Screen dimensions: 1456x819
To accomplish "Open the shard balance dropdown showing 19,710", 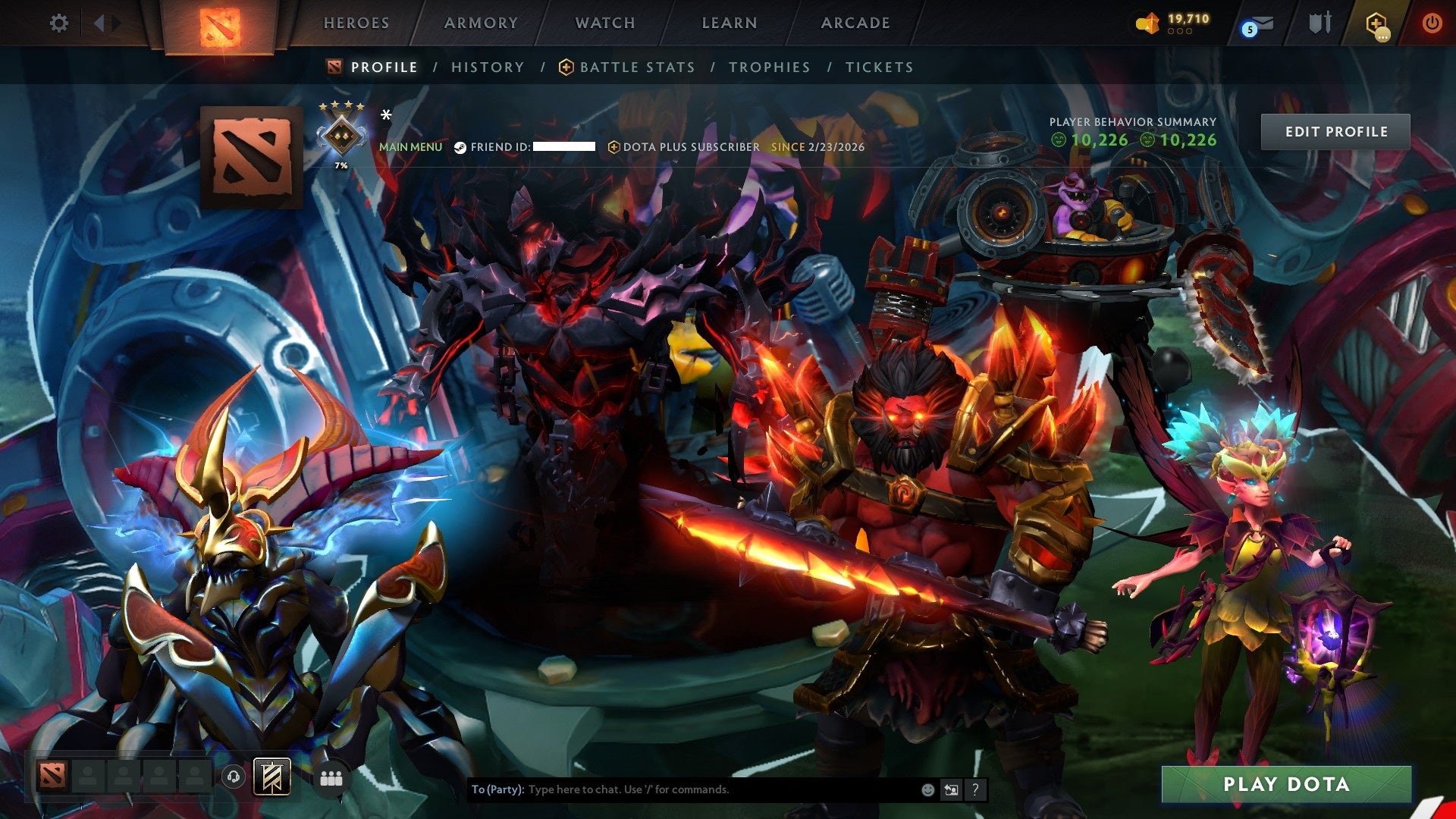I will (1175, 23).
